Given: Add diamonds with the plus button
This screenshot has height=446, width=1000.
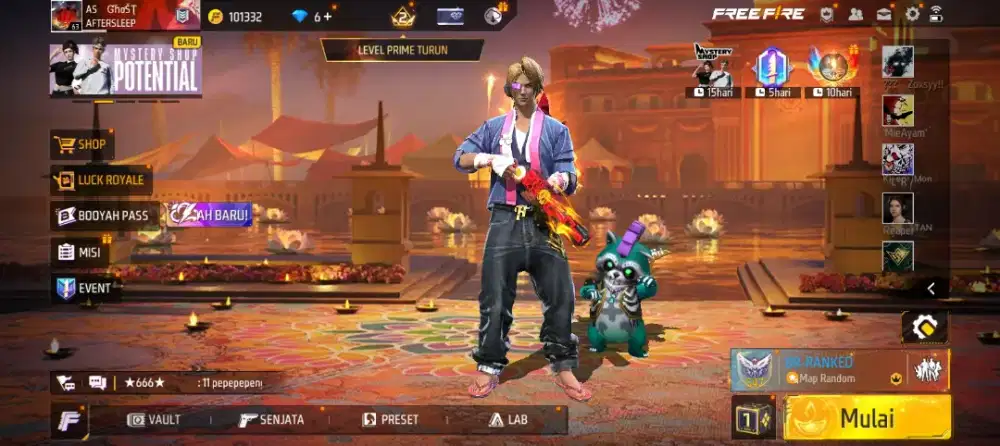Looking at the screenshot, I should click(329, 16).
